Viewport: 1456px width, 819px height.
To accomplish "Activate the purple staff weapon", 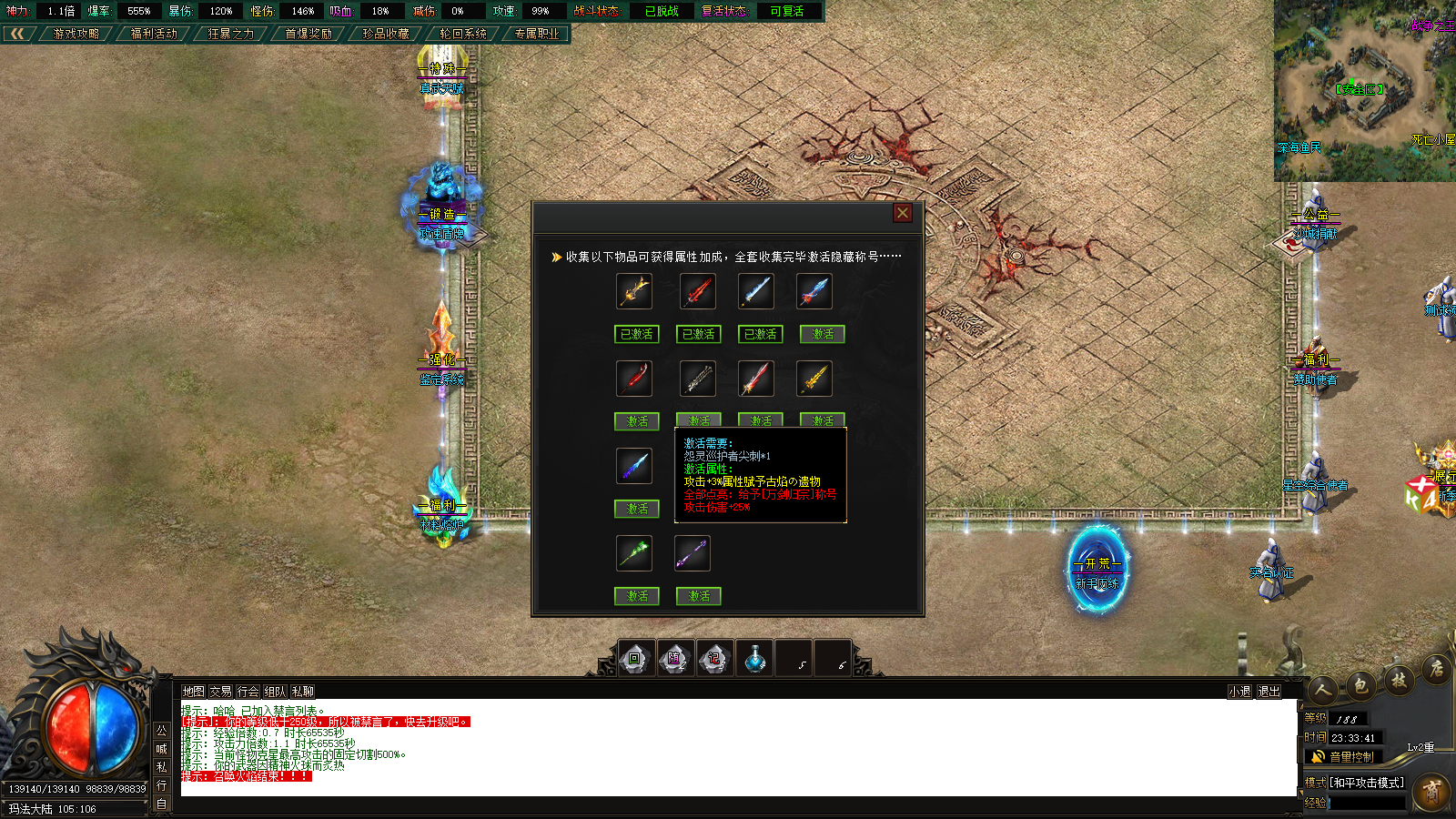I will coord(699,596).
